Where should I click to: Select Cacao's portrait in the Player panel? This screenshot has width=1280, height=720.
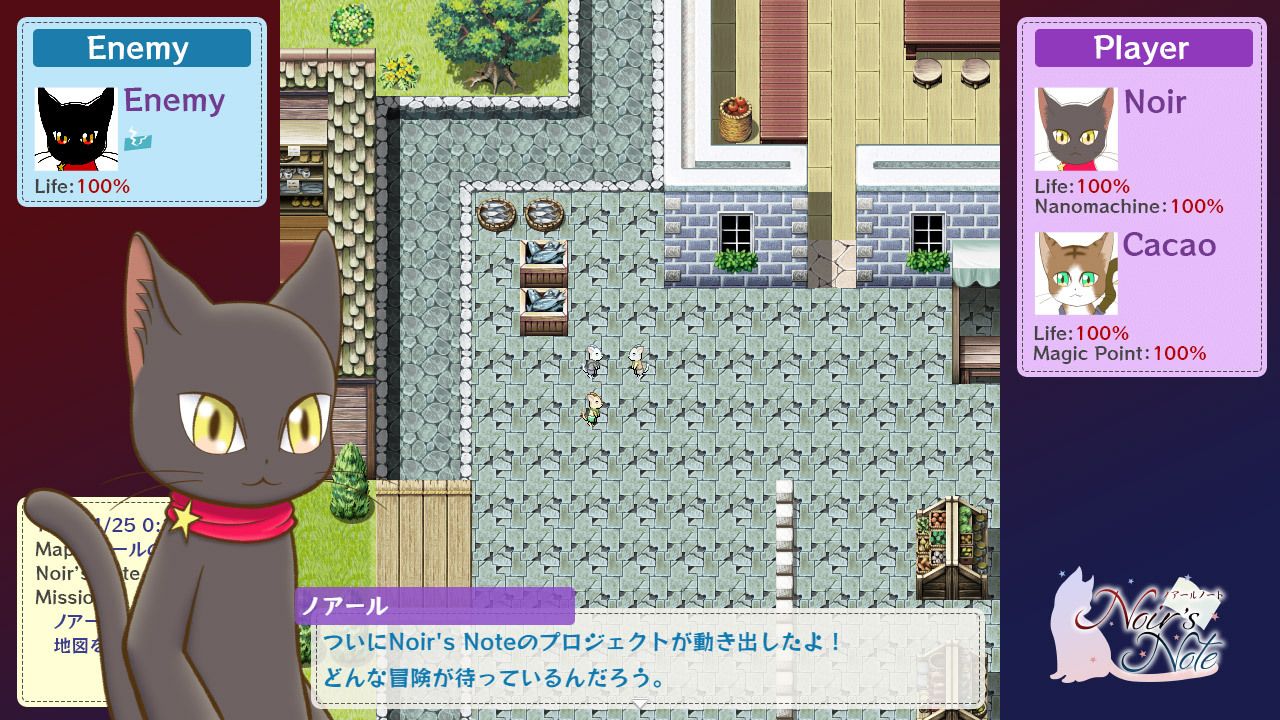click(x=1075, y=273)
